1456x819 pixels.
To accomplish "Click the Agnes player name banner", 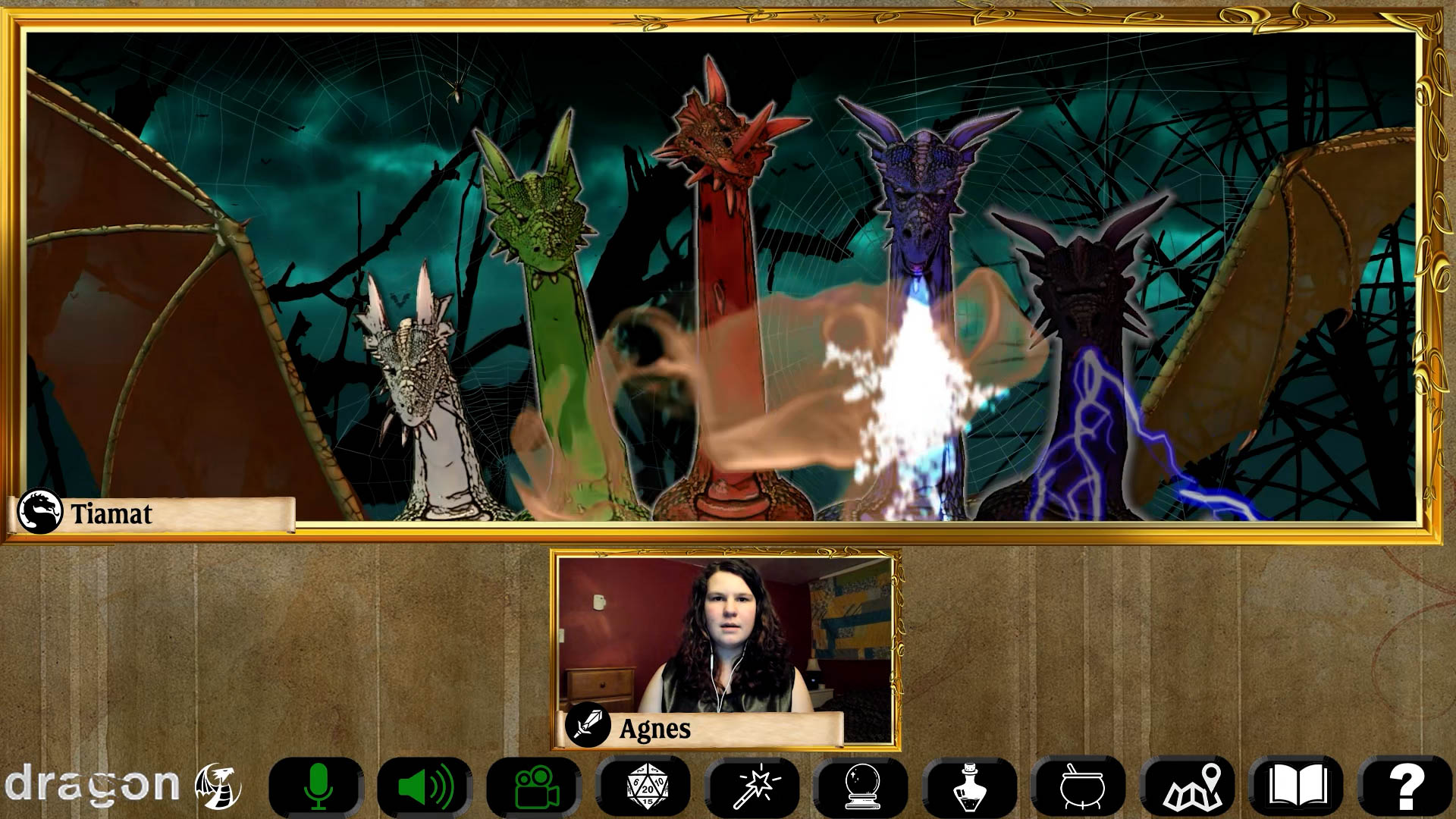I will click(x=703, y=729).
